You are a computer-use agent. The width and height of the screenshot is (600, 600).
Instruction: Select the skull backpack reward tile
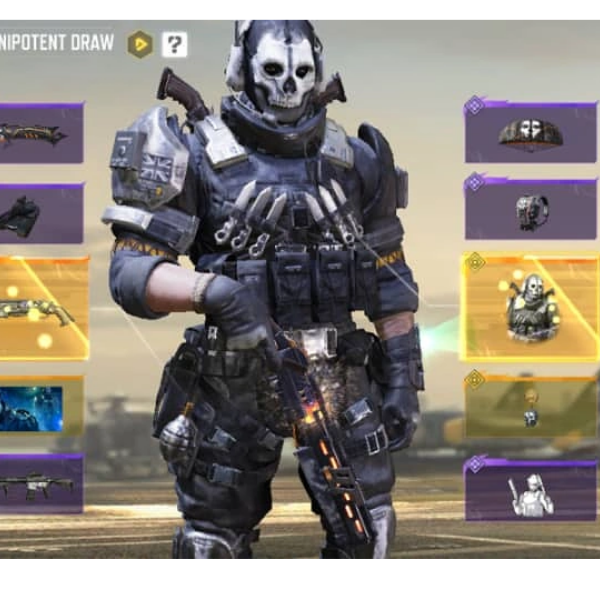(x=530, y=210)
